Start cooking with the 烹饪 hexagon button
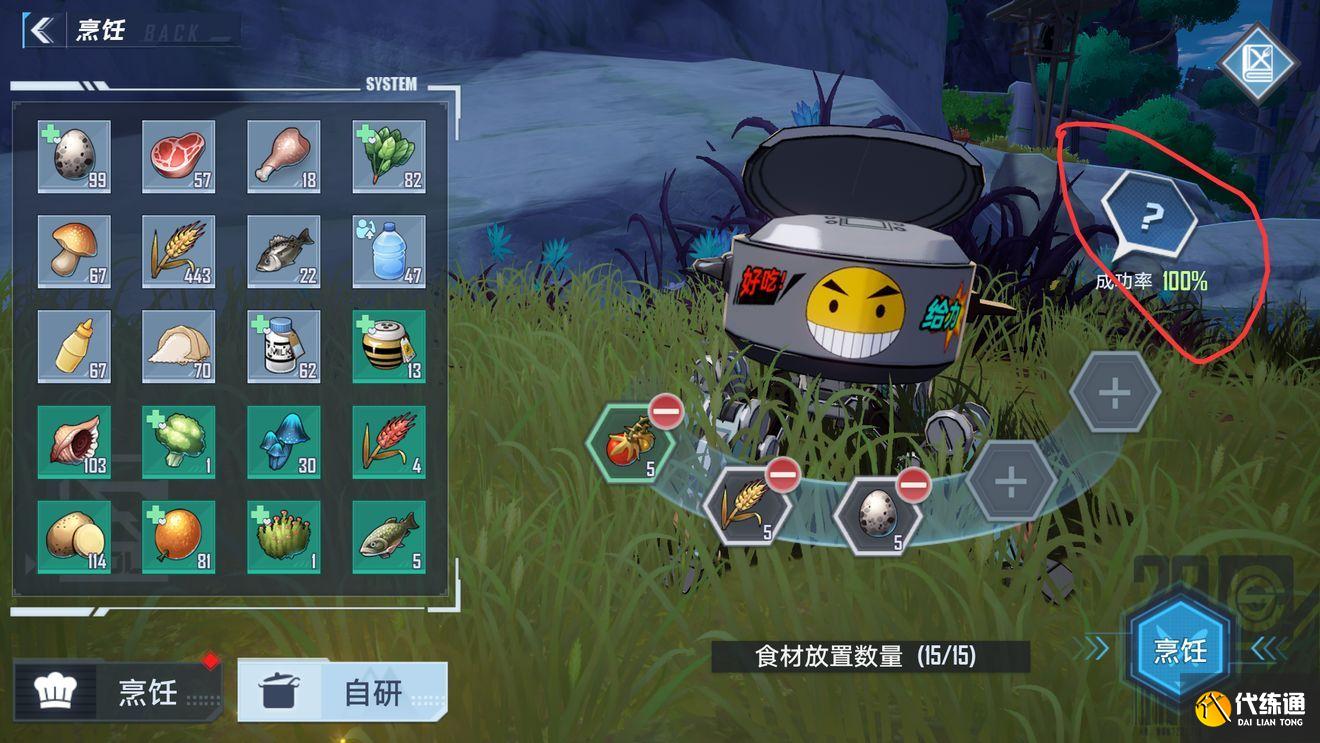This screenshot has height=743, width=1320. pos(1180,651)
